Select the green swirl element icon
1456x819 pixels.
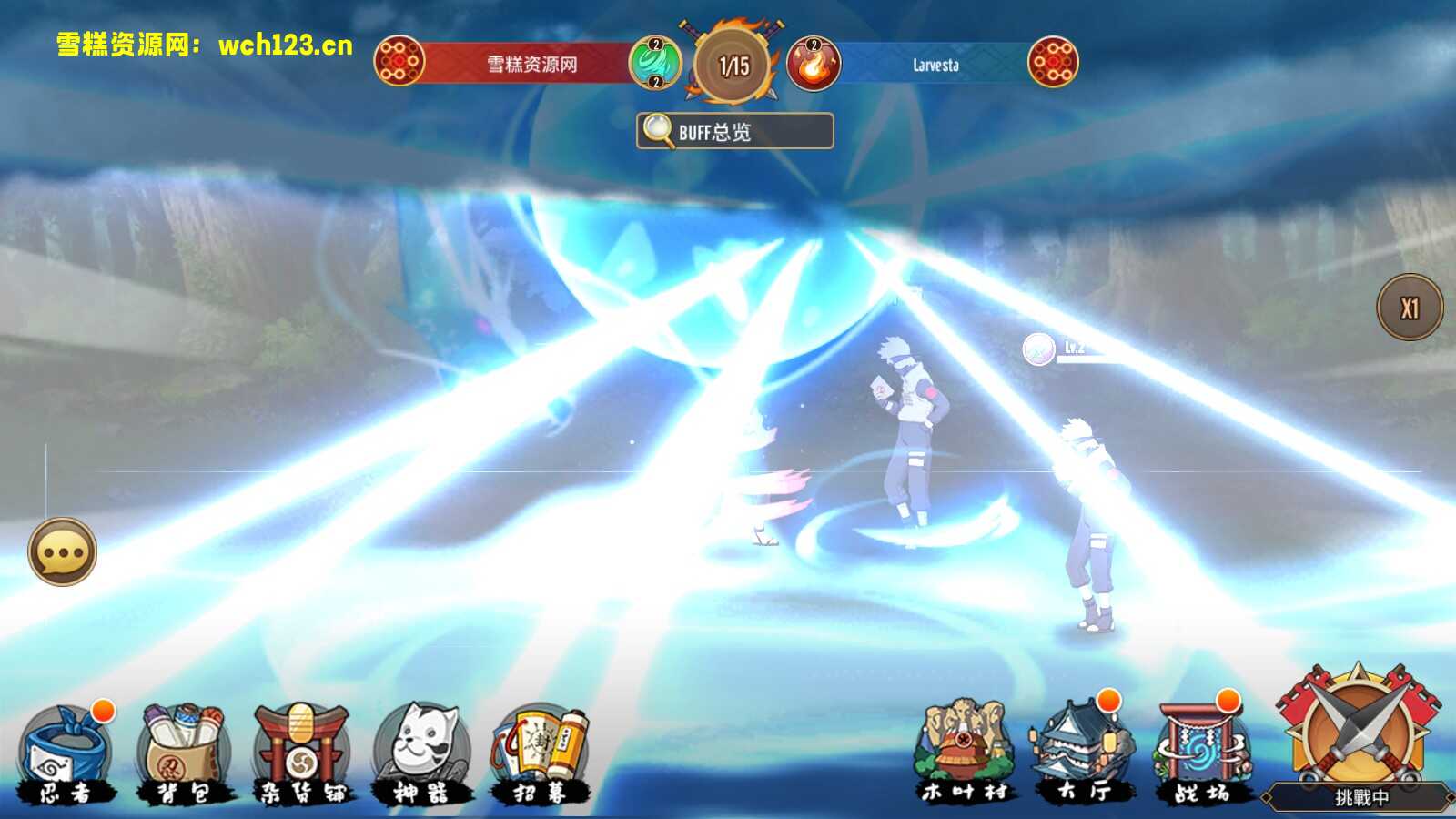pos(655,63)
